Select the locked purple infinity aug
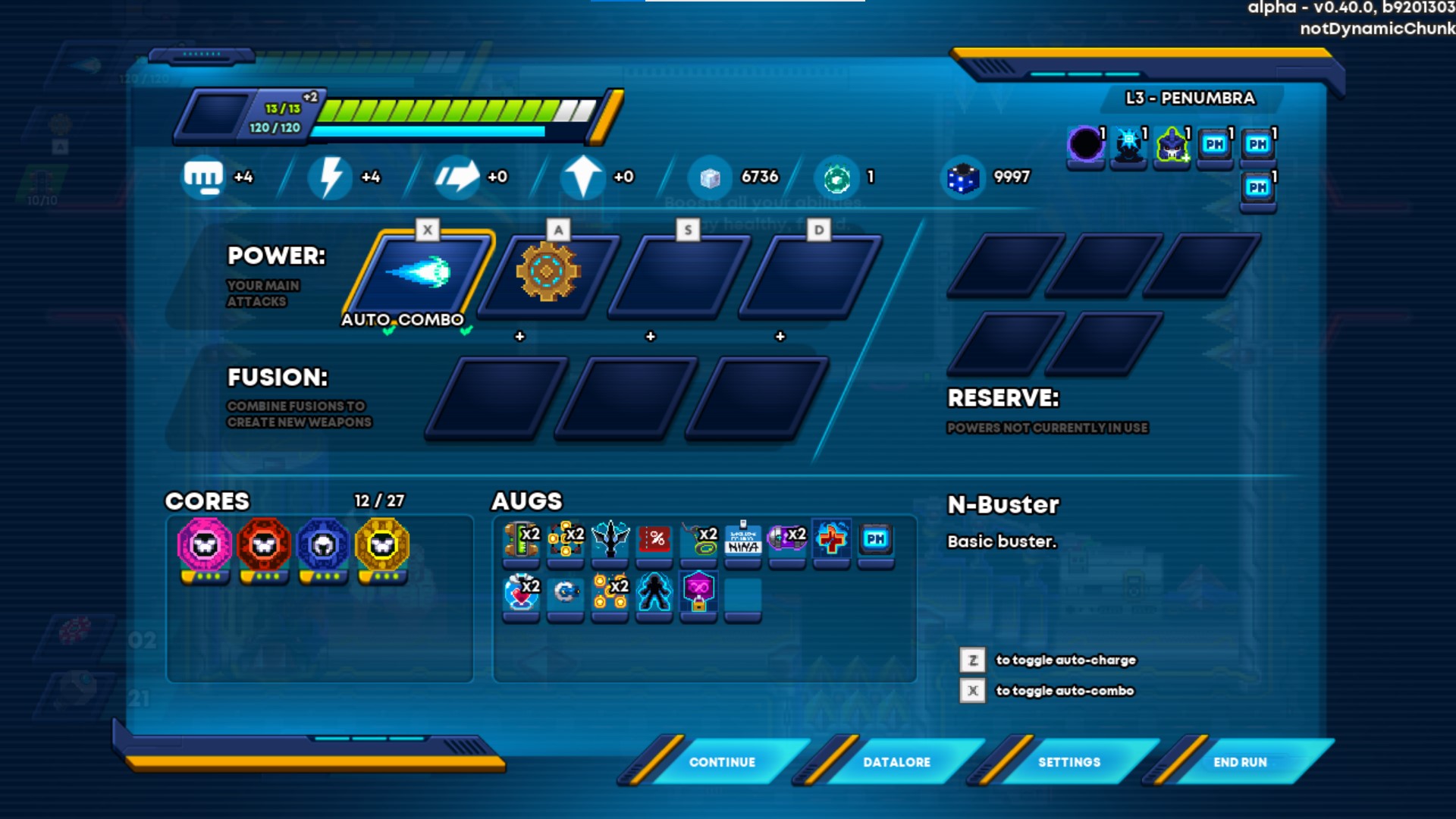Image resolution: width=1456 pixels, height=819 pixels. tap(698, 592)
